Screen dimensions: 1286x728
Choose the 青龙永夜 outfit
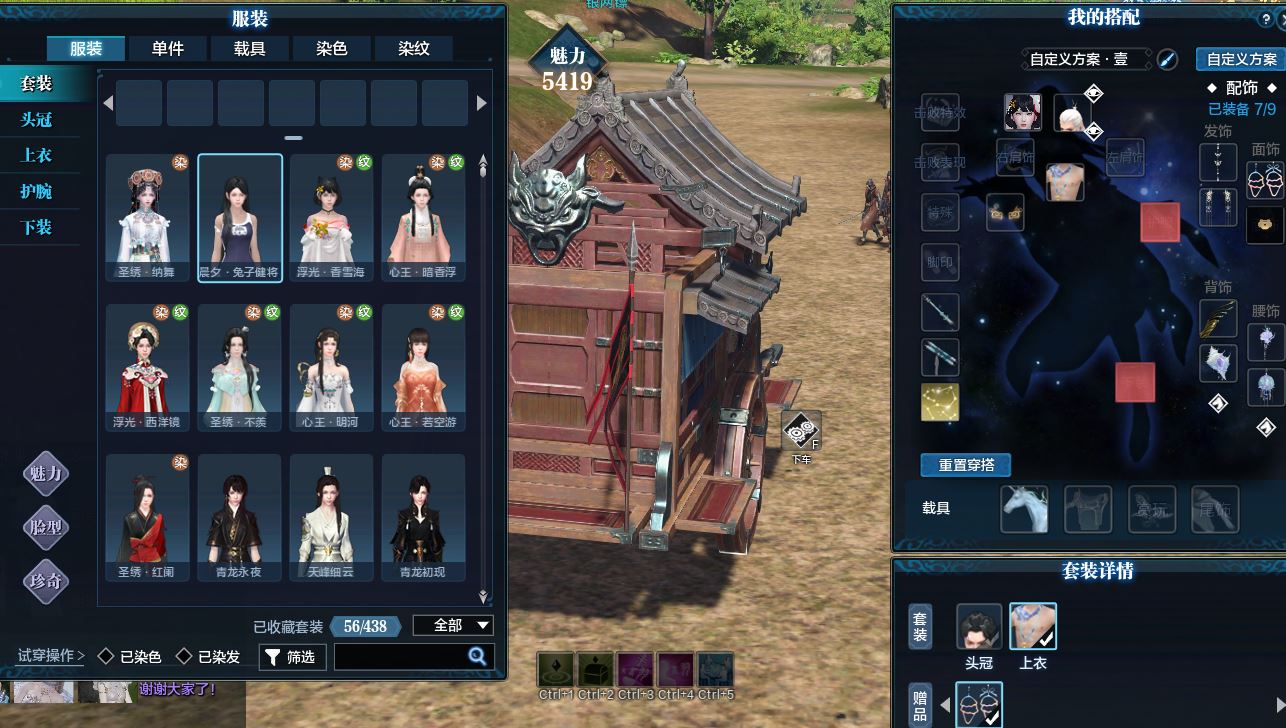(x=239, y=517)
